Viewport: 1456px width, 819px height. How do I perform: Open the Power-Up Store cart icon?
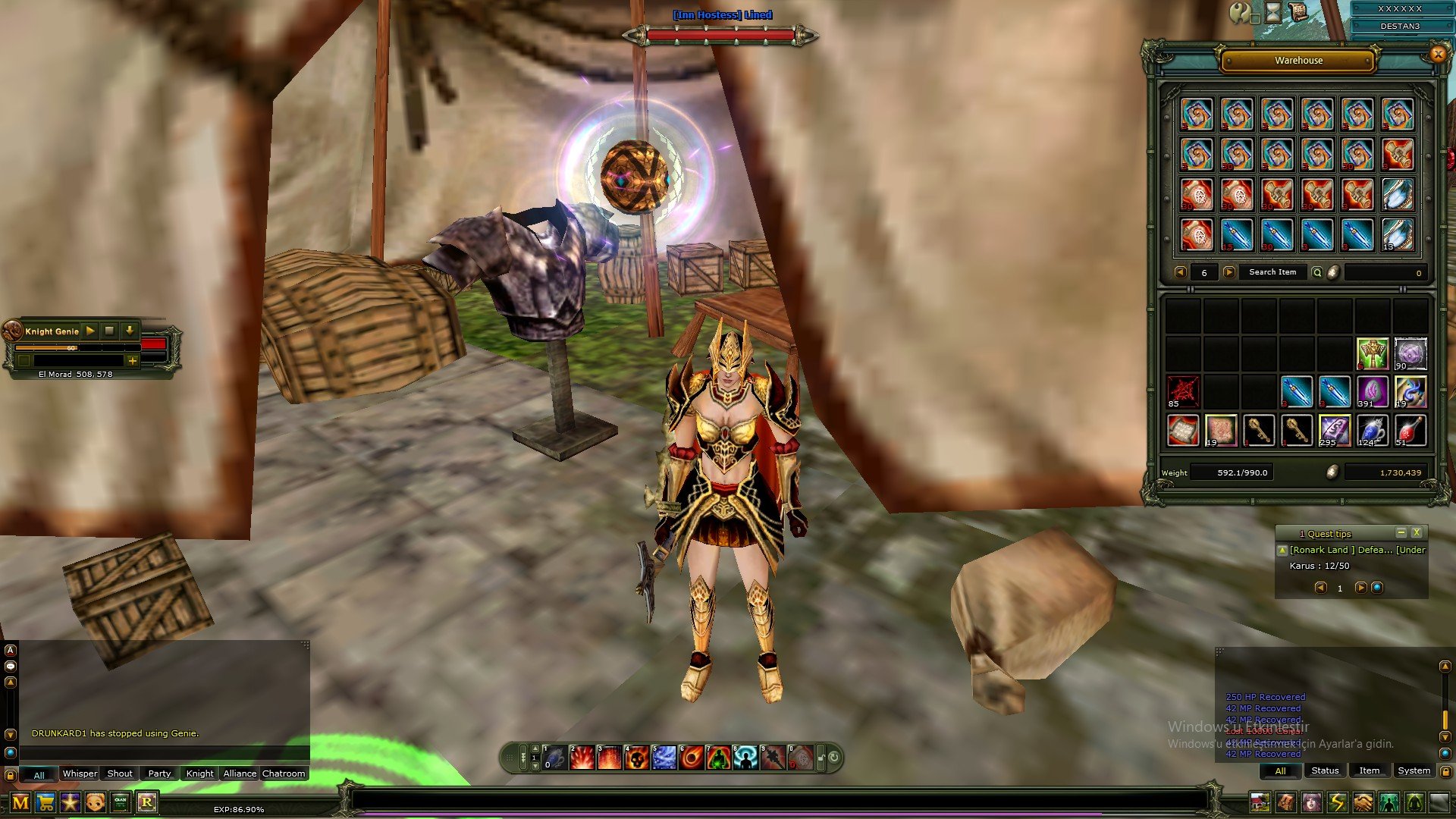45,802
